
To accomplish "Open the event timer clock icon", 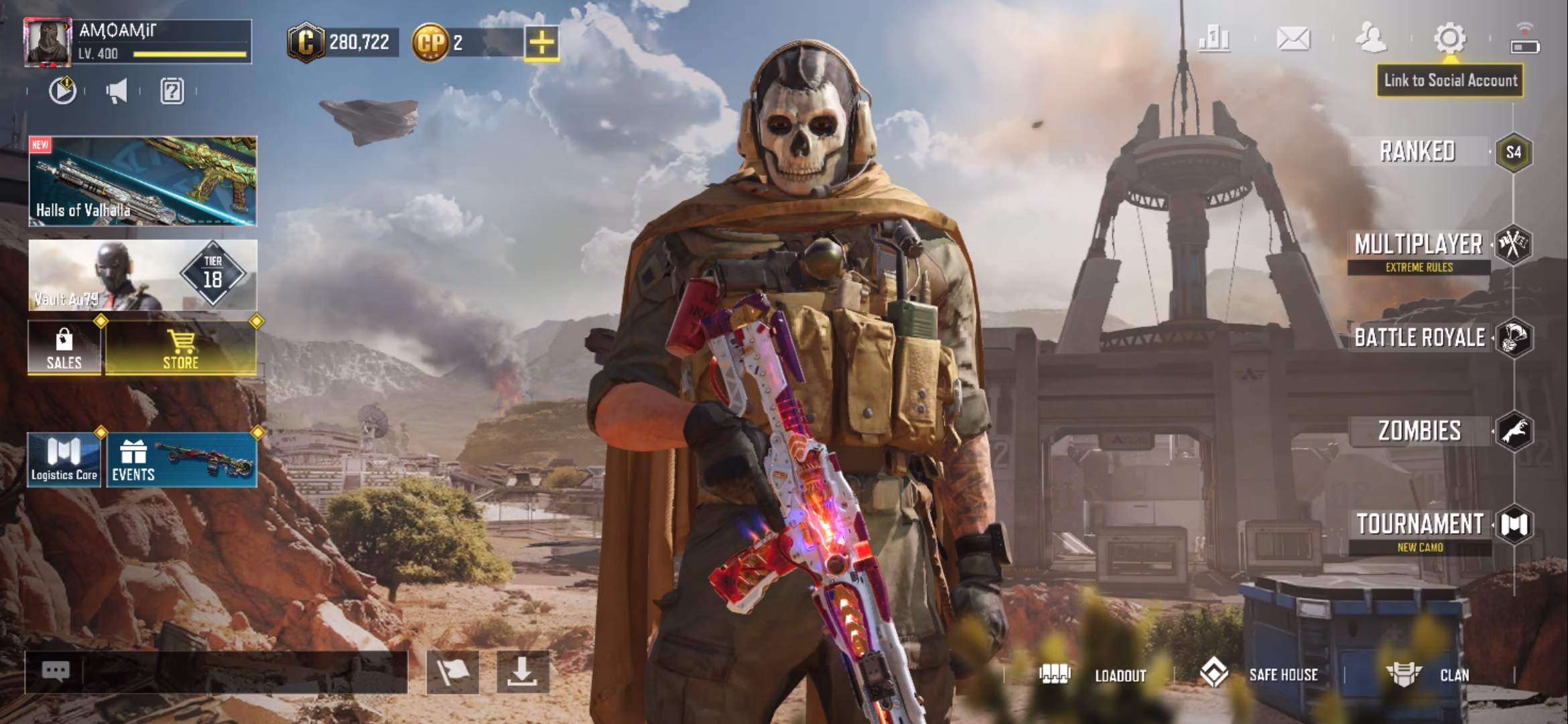I will click(x=62, y=92).
